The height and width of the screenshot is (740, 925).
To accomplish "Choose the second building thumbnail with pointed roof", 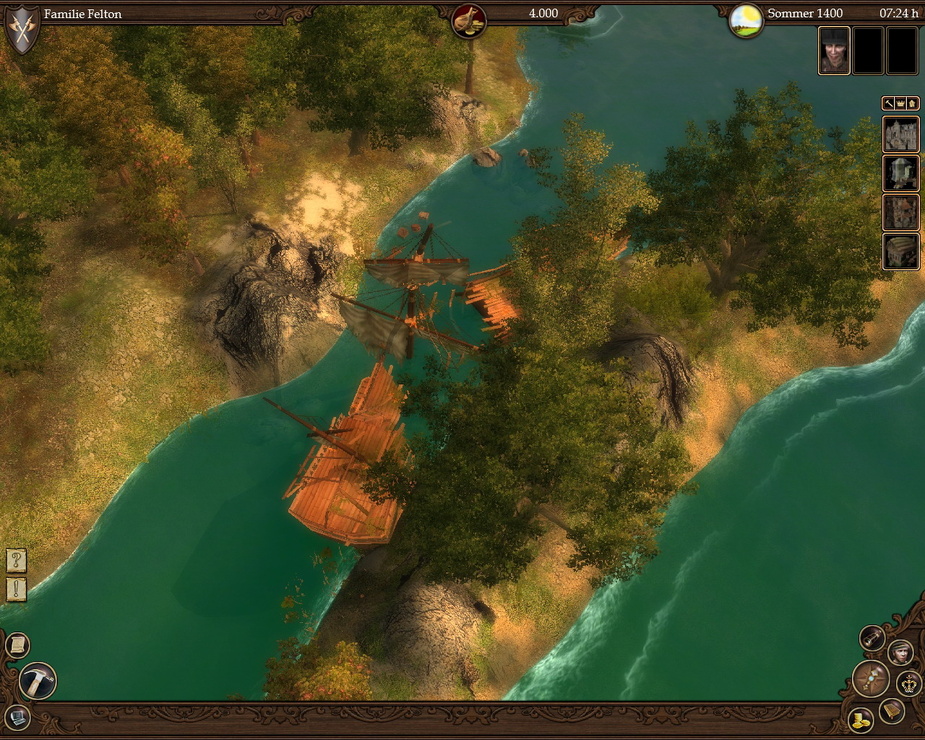I will click(901, 173).
